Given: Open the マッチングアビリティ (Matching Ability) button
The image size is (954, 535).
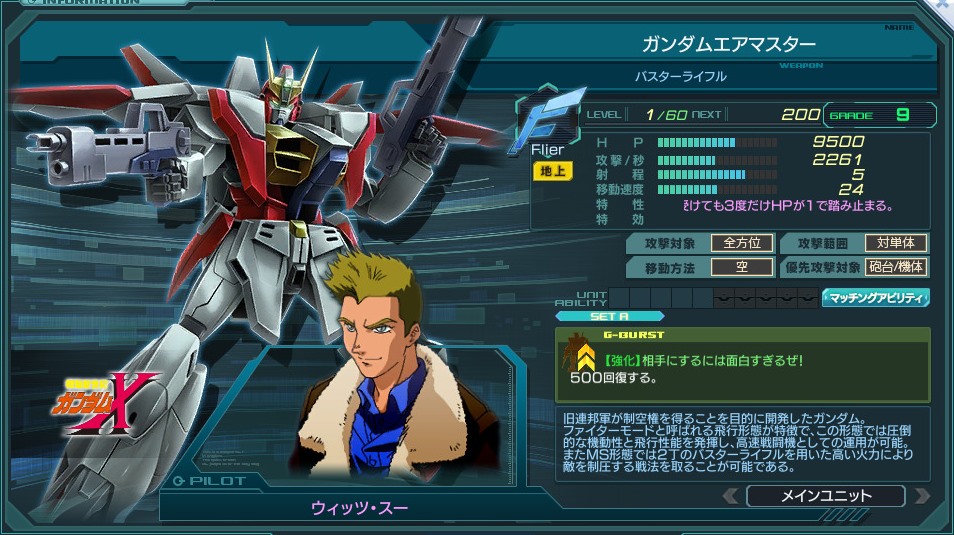Looking at the screenshot, I should [876, 297].
